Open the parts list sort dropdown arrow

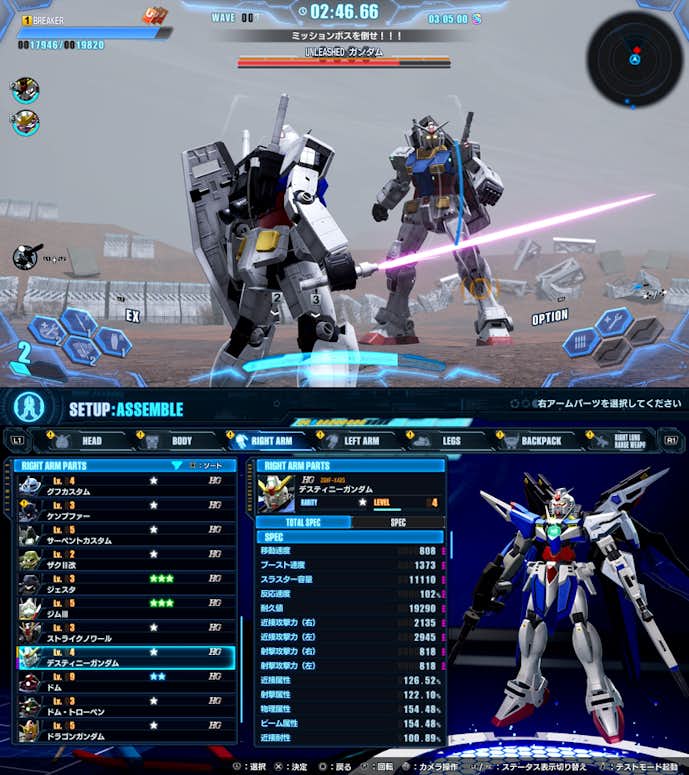177,465
